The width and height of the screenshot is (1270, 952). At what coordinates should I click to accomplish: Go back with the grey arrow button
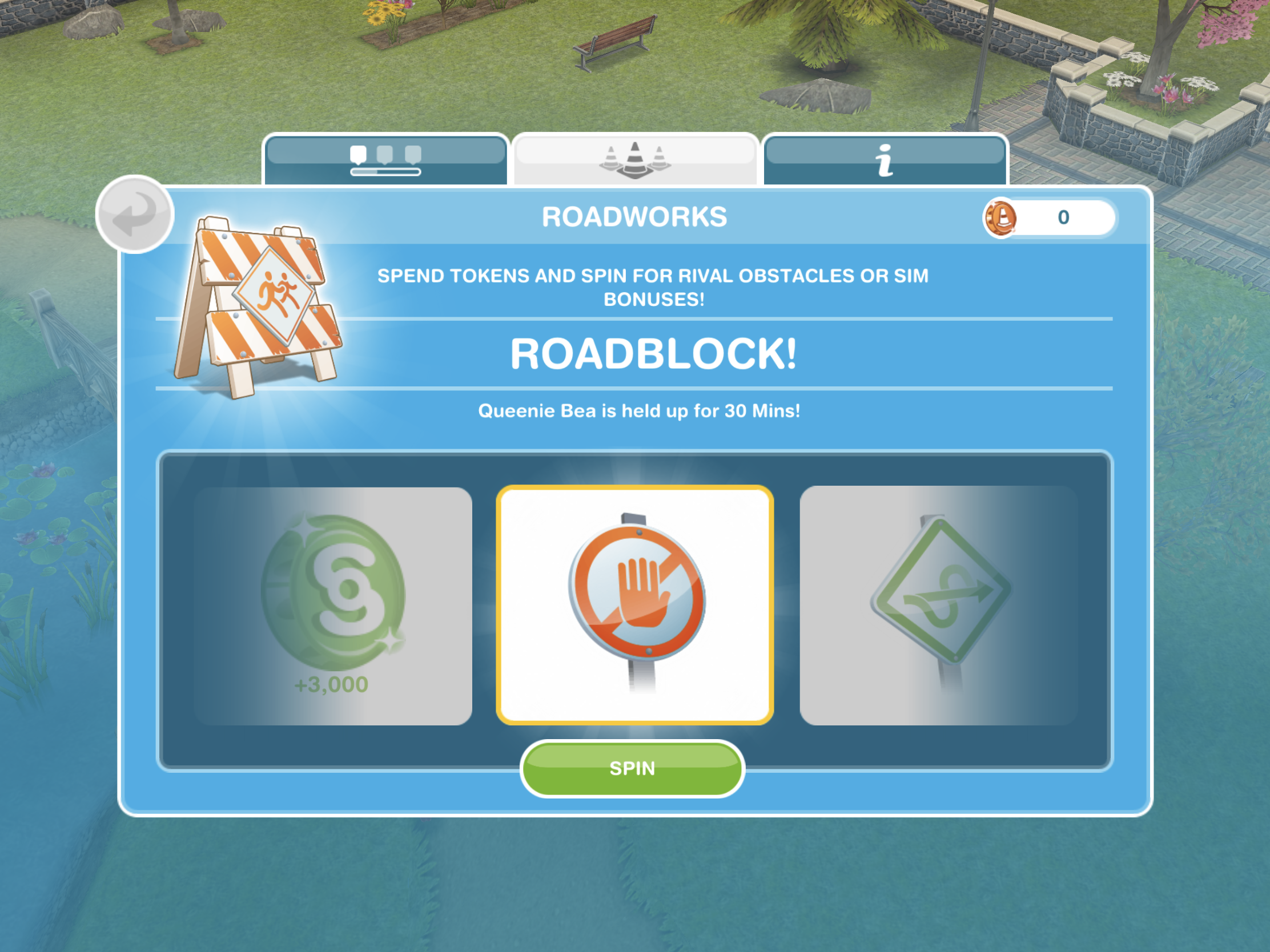135,214
